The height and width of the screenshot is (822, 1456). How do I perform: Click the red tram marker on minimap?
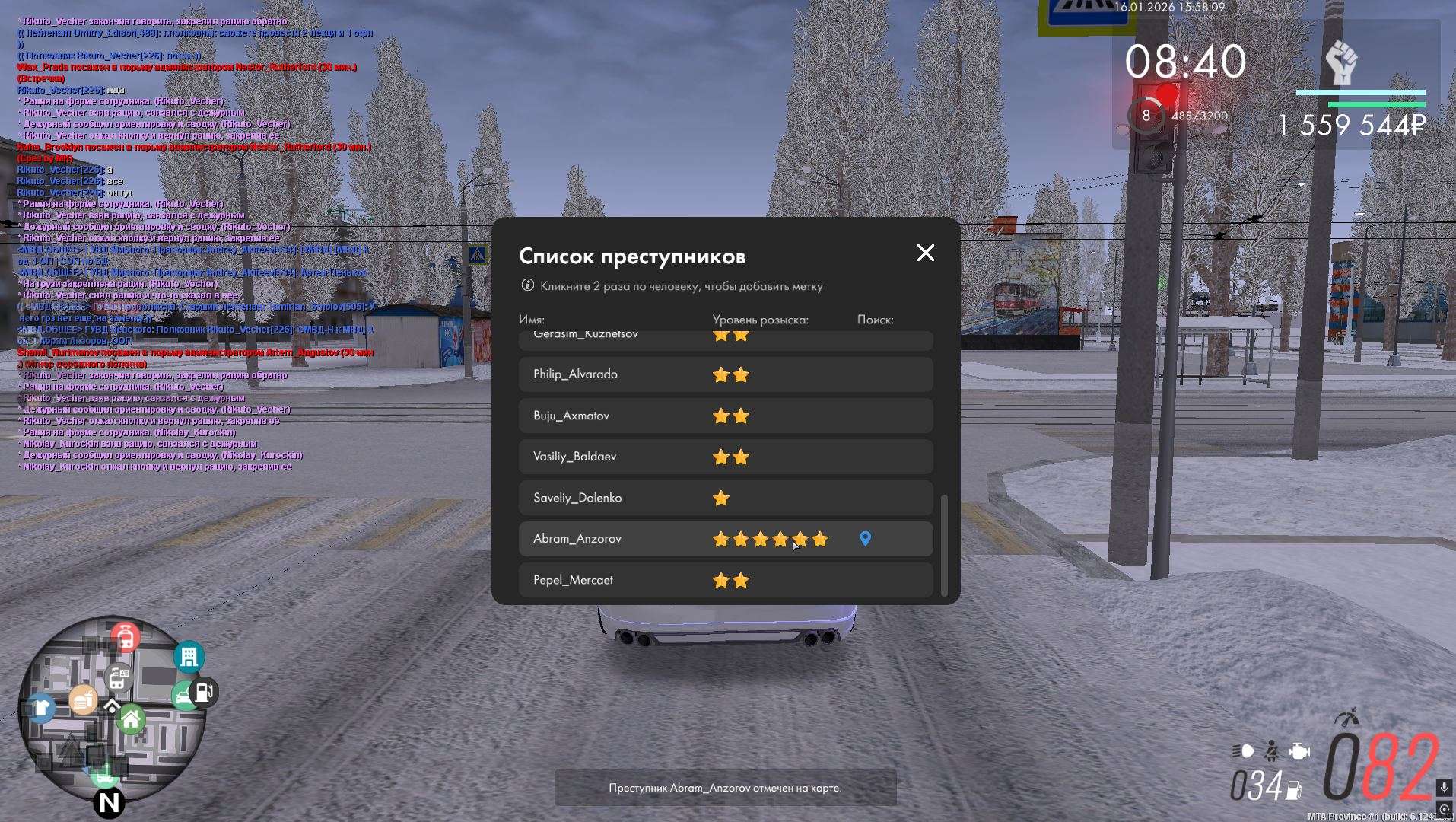coord(126,637)
